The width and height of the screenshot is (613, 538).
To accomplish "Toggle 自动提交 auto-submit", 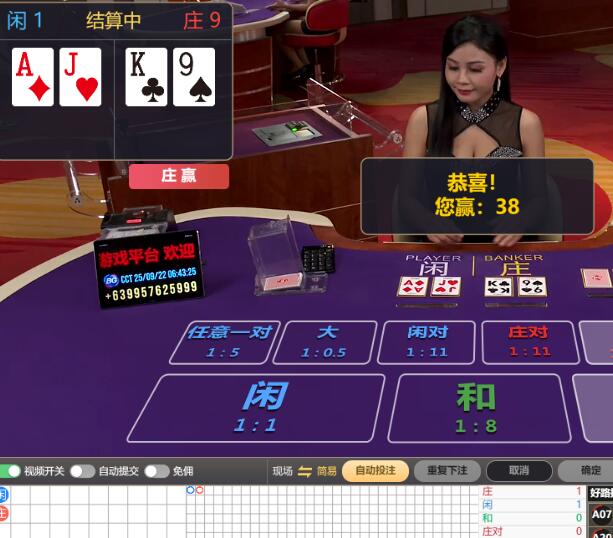I will 82,471.
